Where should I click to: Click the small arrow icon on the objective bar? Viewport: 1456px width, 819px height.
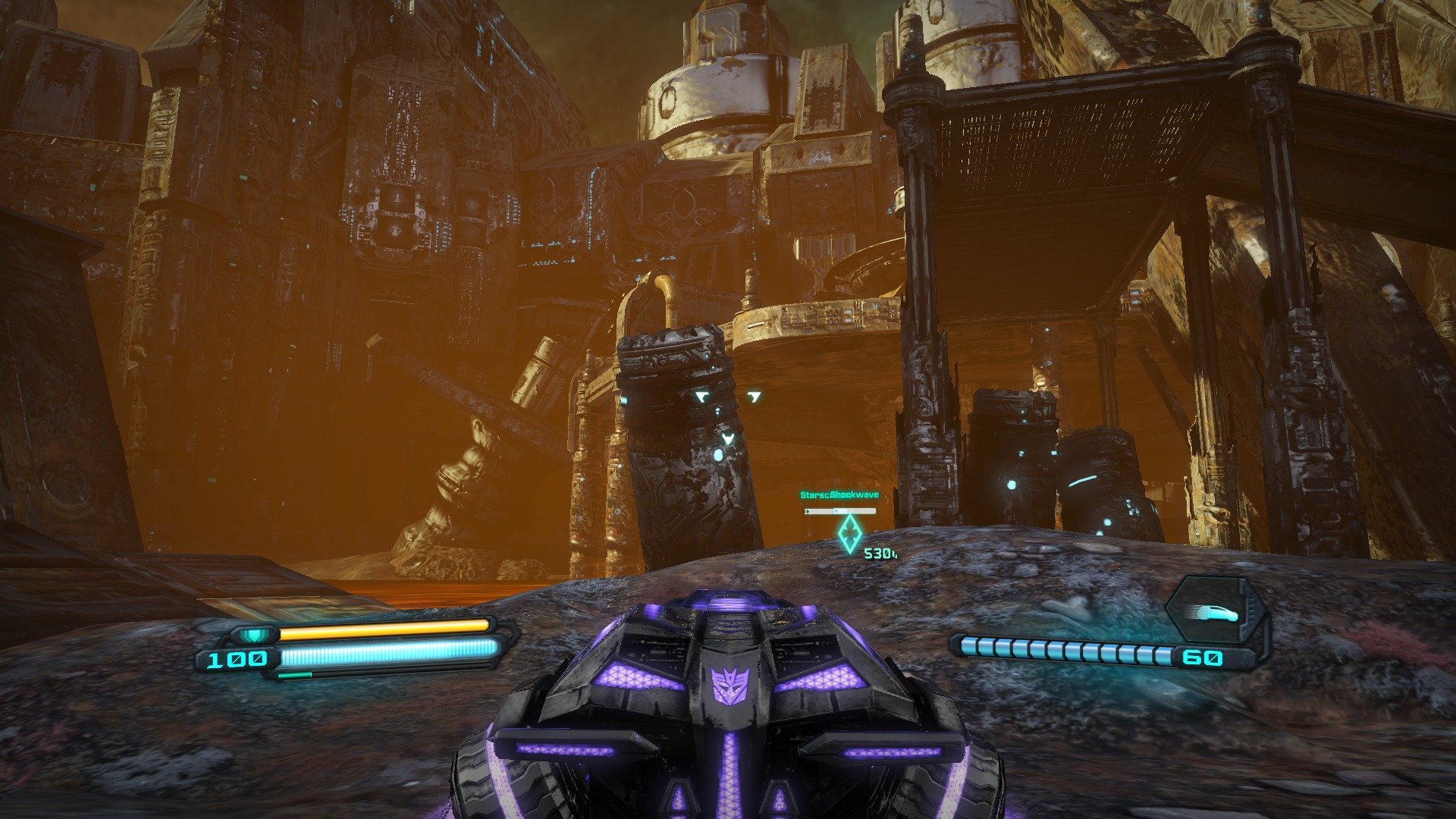tap(808, 511)
